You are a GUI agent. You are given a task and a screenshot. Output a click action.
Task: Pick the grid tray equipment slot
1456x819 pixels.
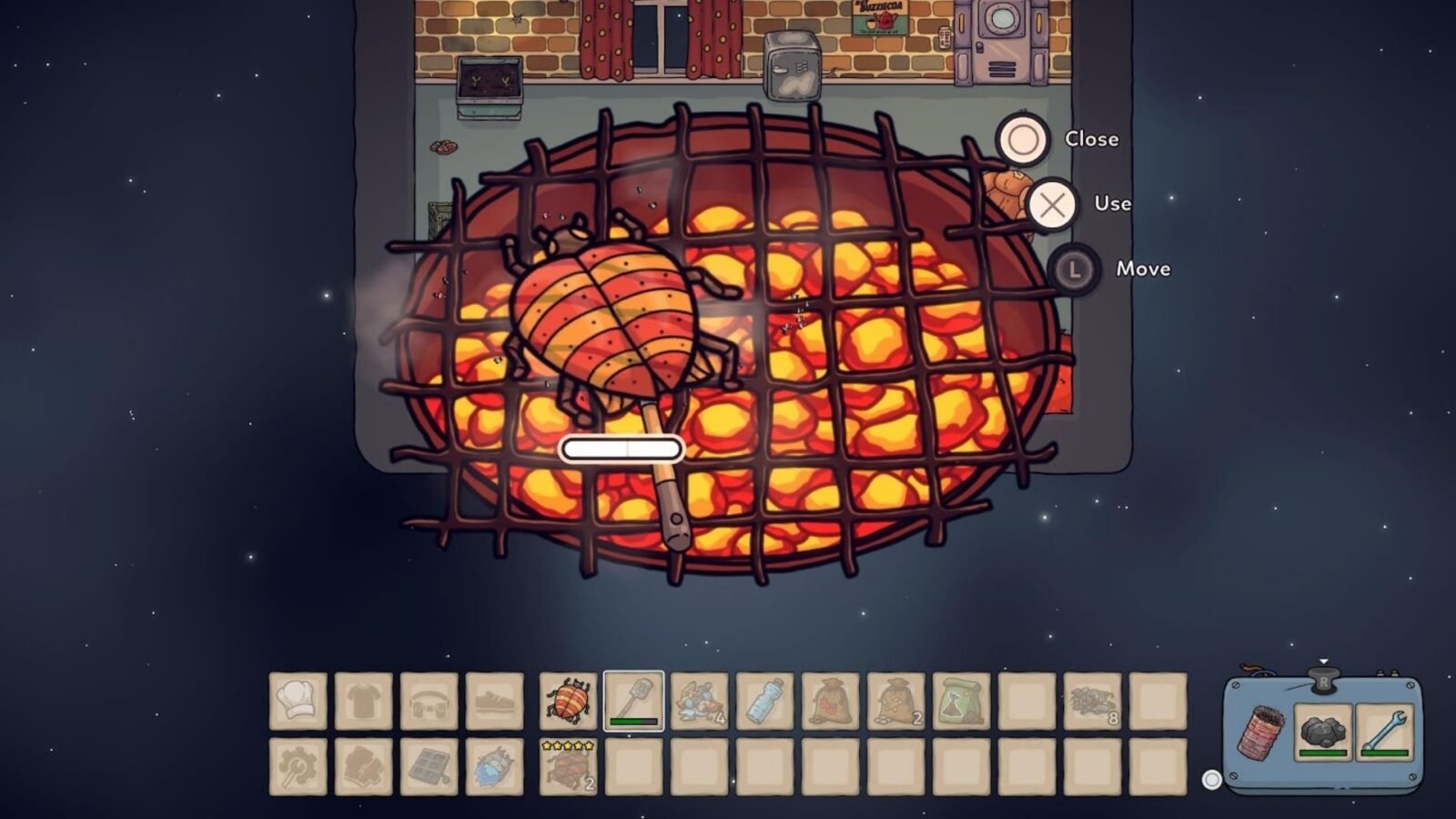point(430,767)
